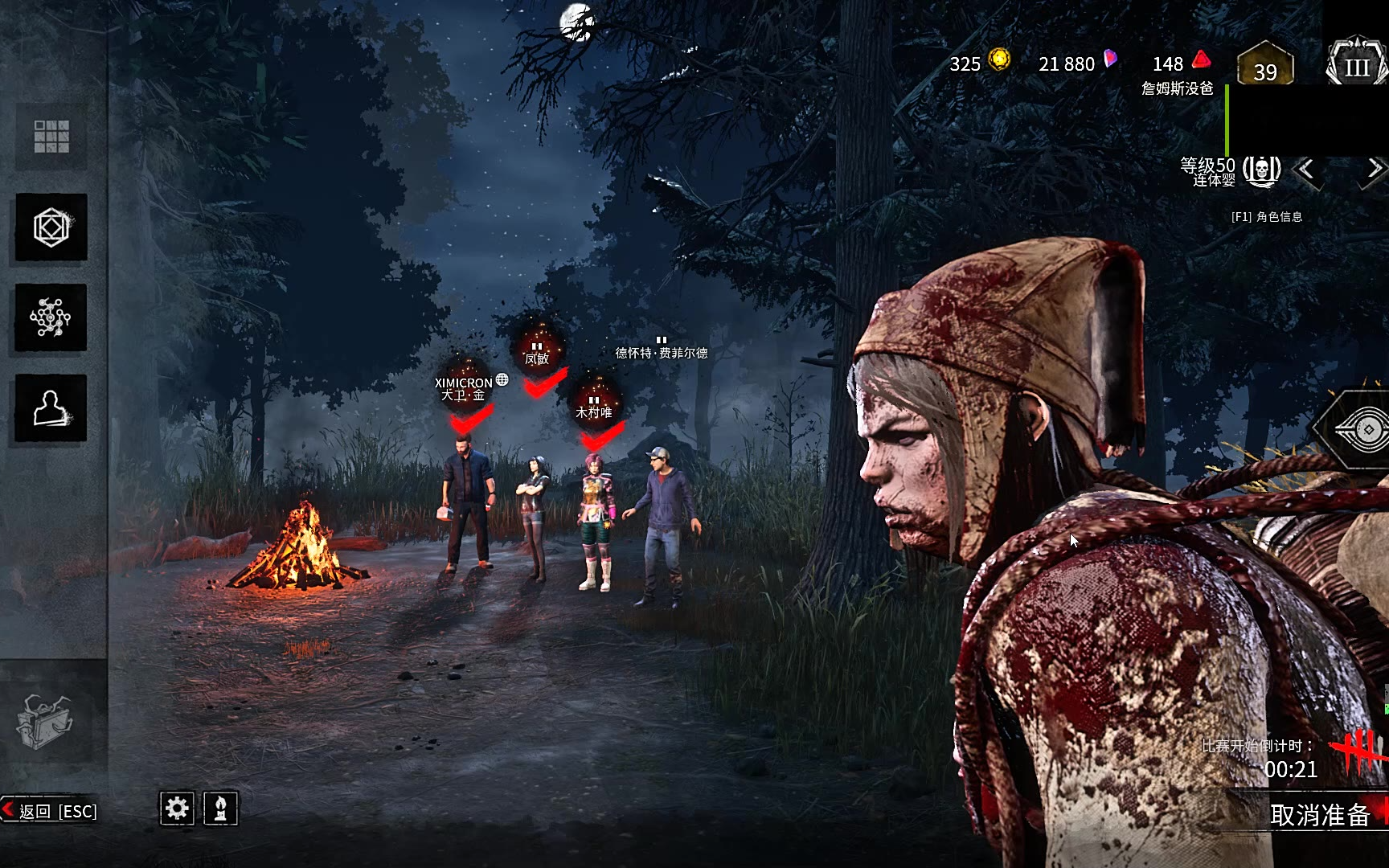The height and width of the screenshot is (868, 1389).
Task: Open the bloodweb icon
Action: coord(51,317)
